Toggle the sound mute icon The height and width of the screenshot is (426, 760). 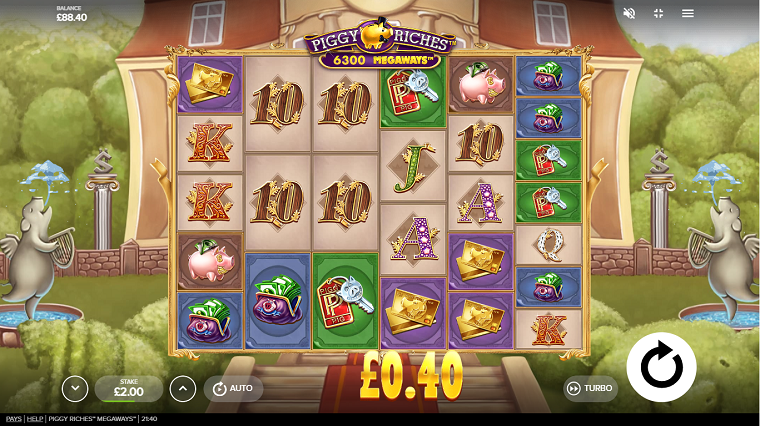tap(629, 13)
